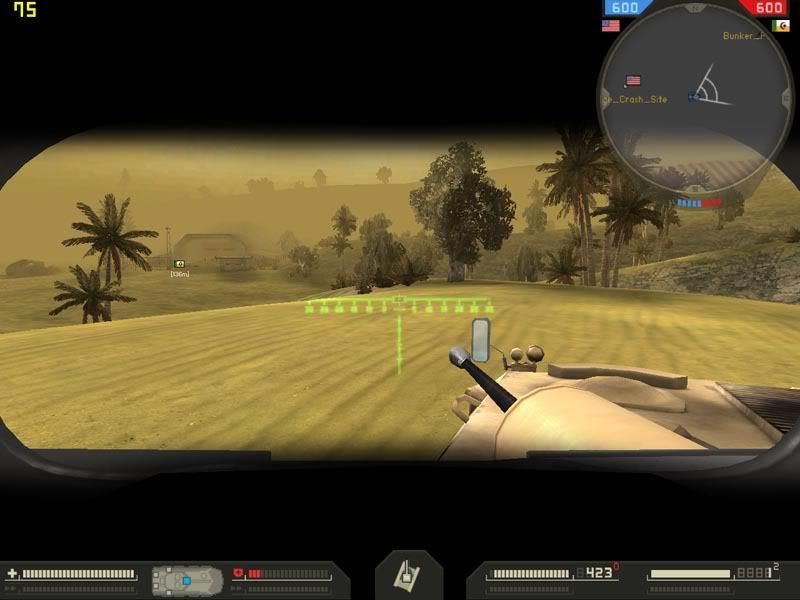
Task: Click the MEC team flag below the red score
Action: pos(781,26)
